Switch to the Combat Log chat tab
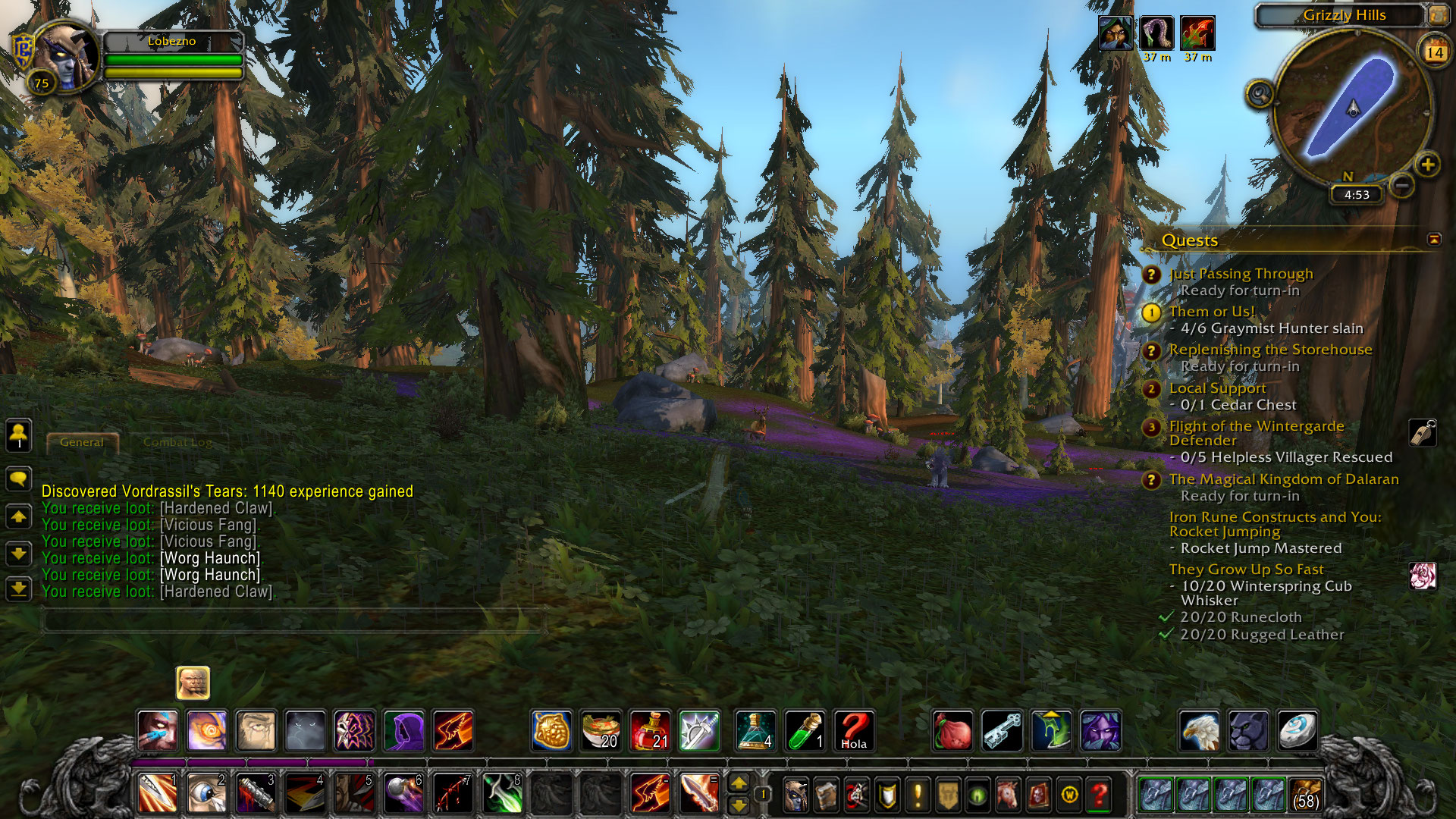The image size is (1456, 819). click(177, 442)
